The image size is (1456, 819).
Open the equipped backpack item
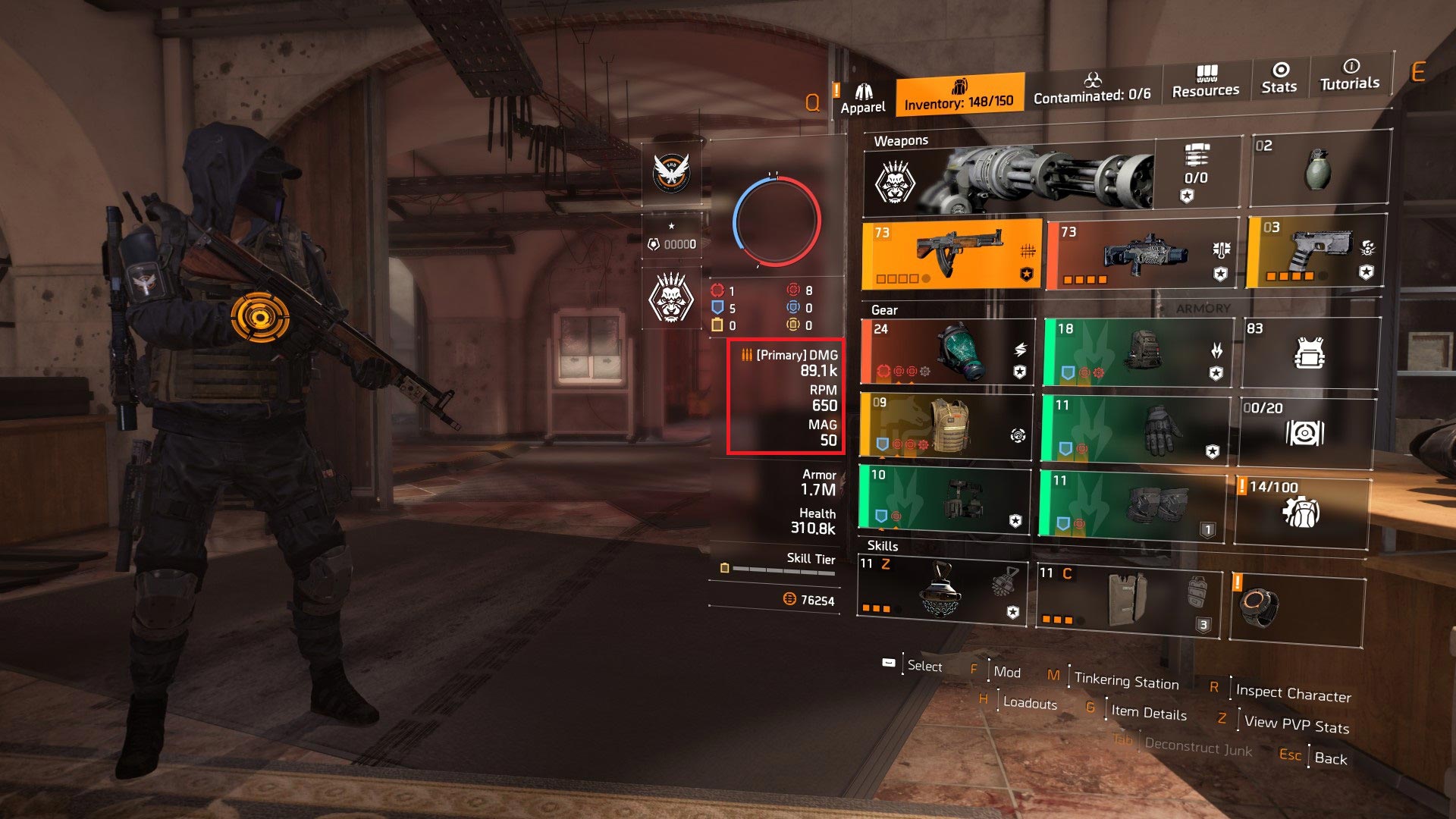point(1137,353)
